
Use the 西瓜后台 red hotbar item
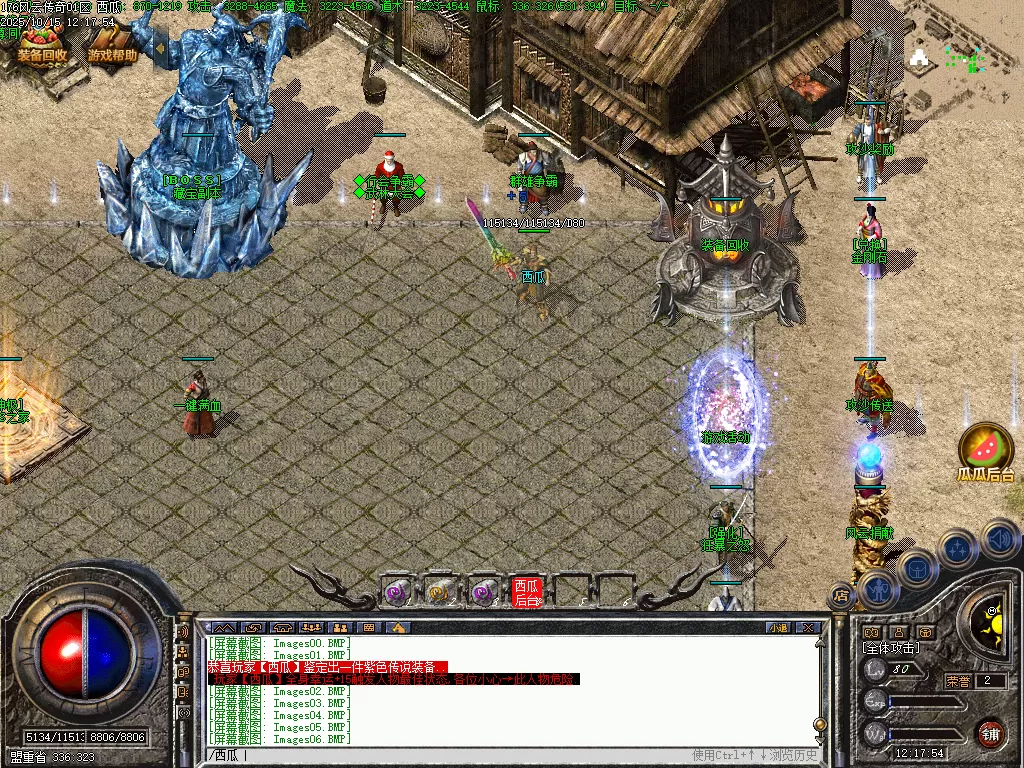coord(526,592)
